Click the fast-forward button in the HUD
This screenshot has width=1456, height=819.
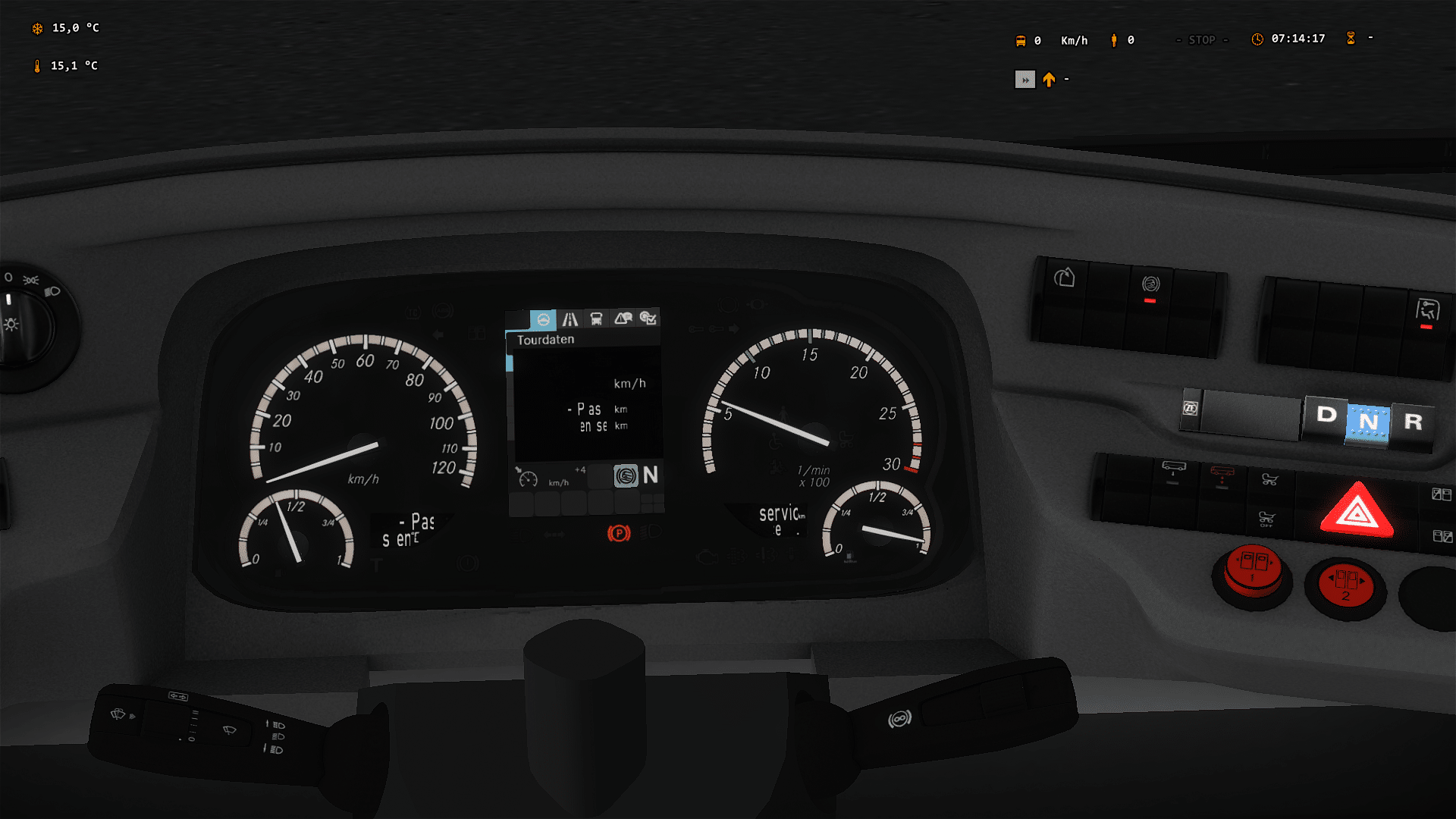click(1025, 80)
